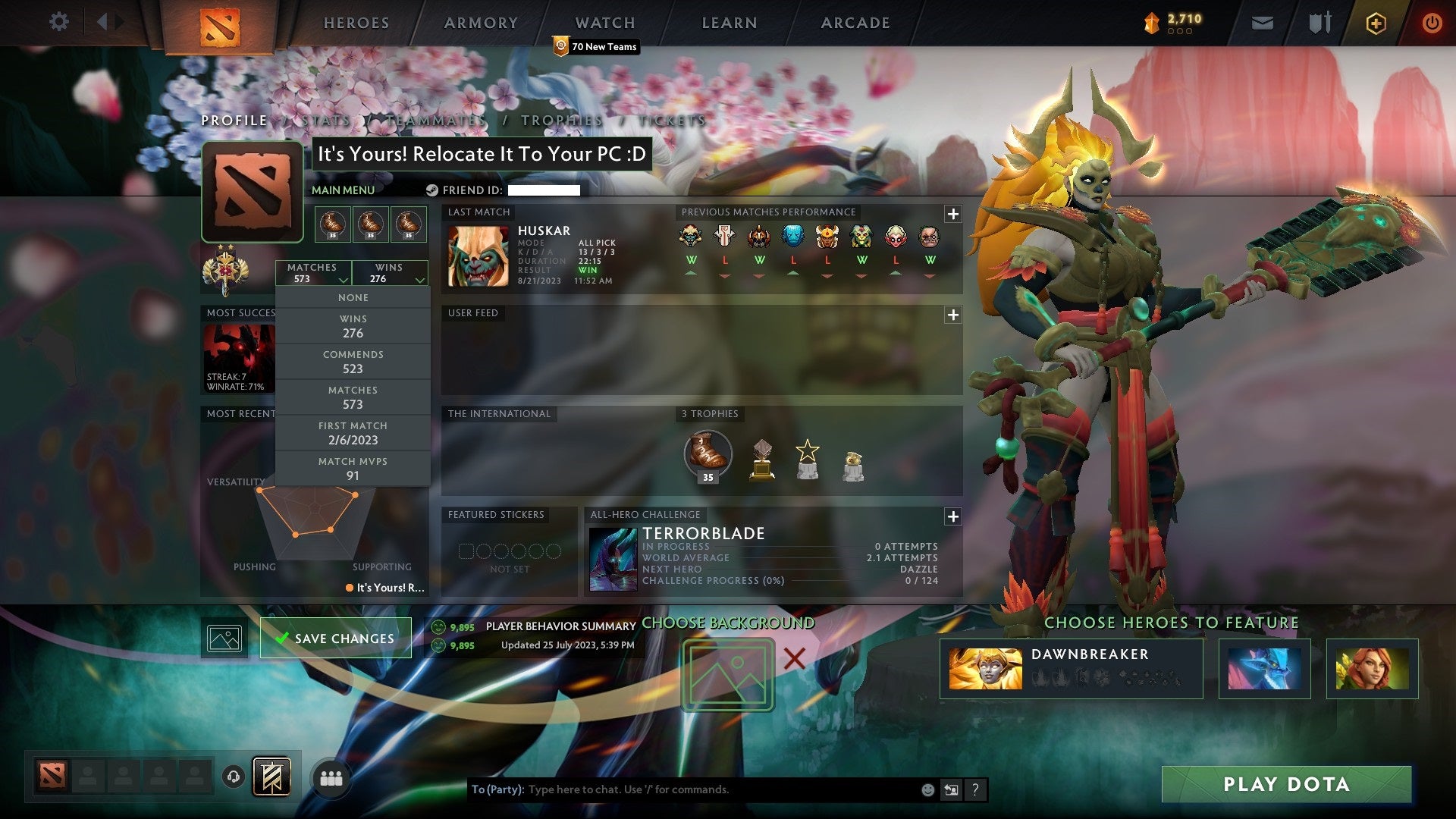Open the ARCADE menu item

[x=855, y=23]
